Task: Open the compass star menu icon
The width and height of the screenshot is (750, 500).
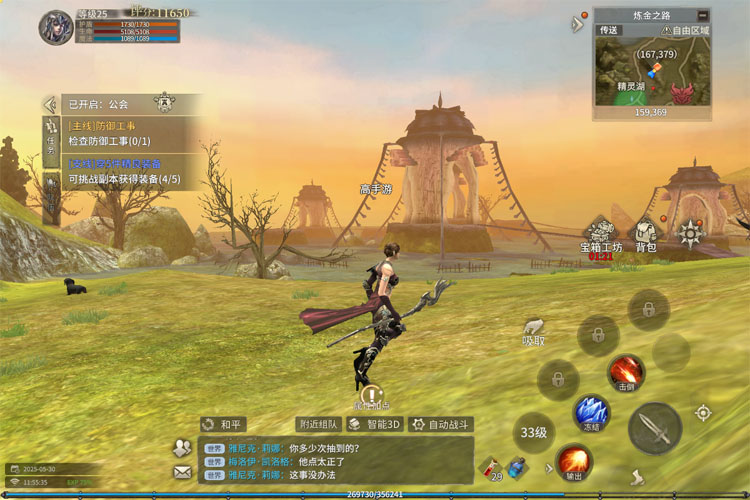Action: [690, 234]
